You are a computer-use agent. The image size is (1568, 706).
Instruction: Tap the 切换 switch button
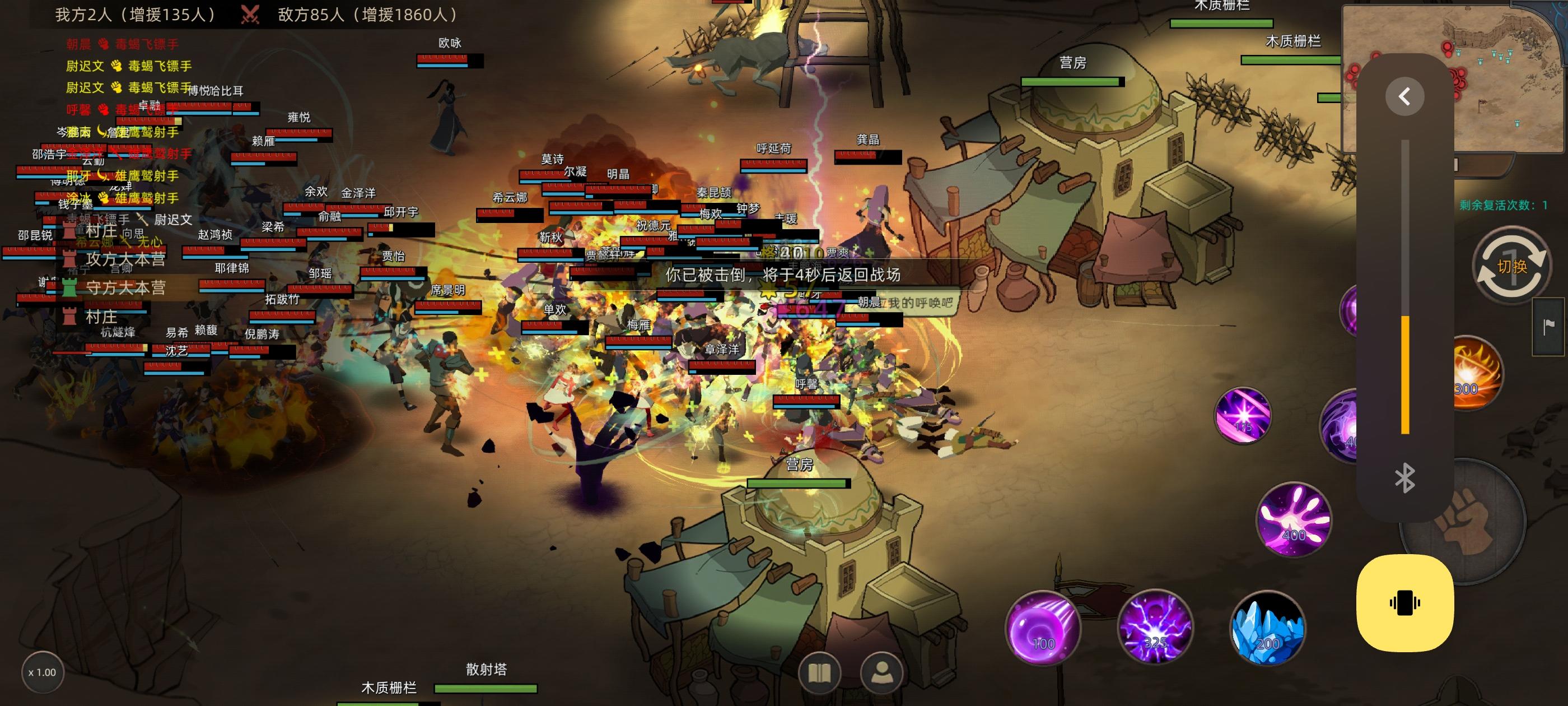(x=1512, y=266)
